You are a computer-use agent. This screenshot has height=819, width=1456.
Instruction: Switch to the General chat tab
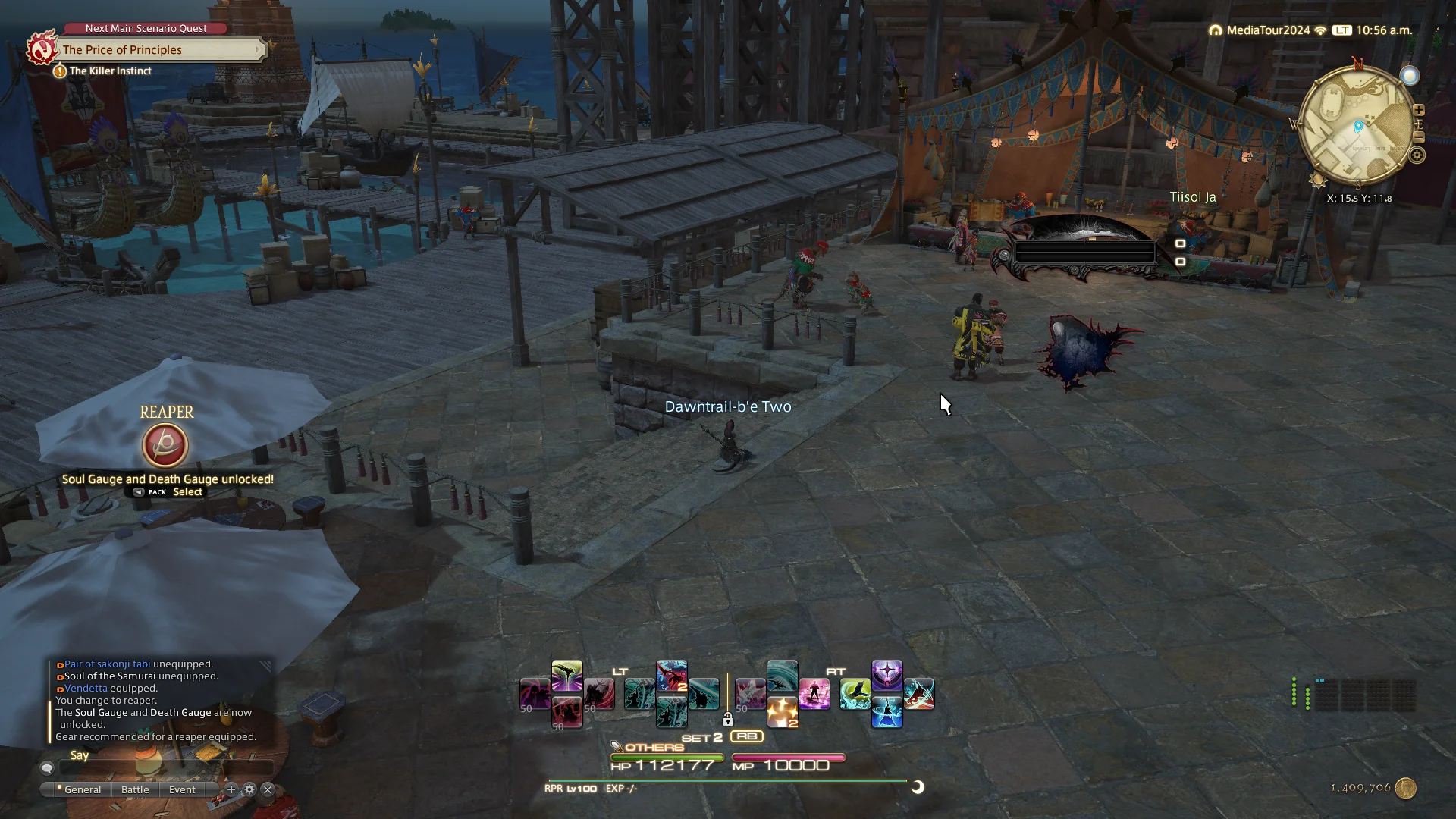click(82, 789)
